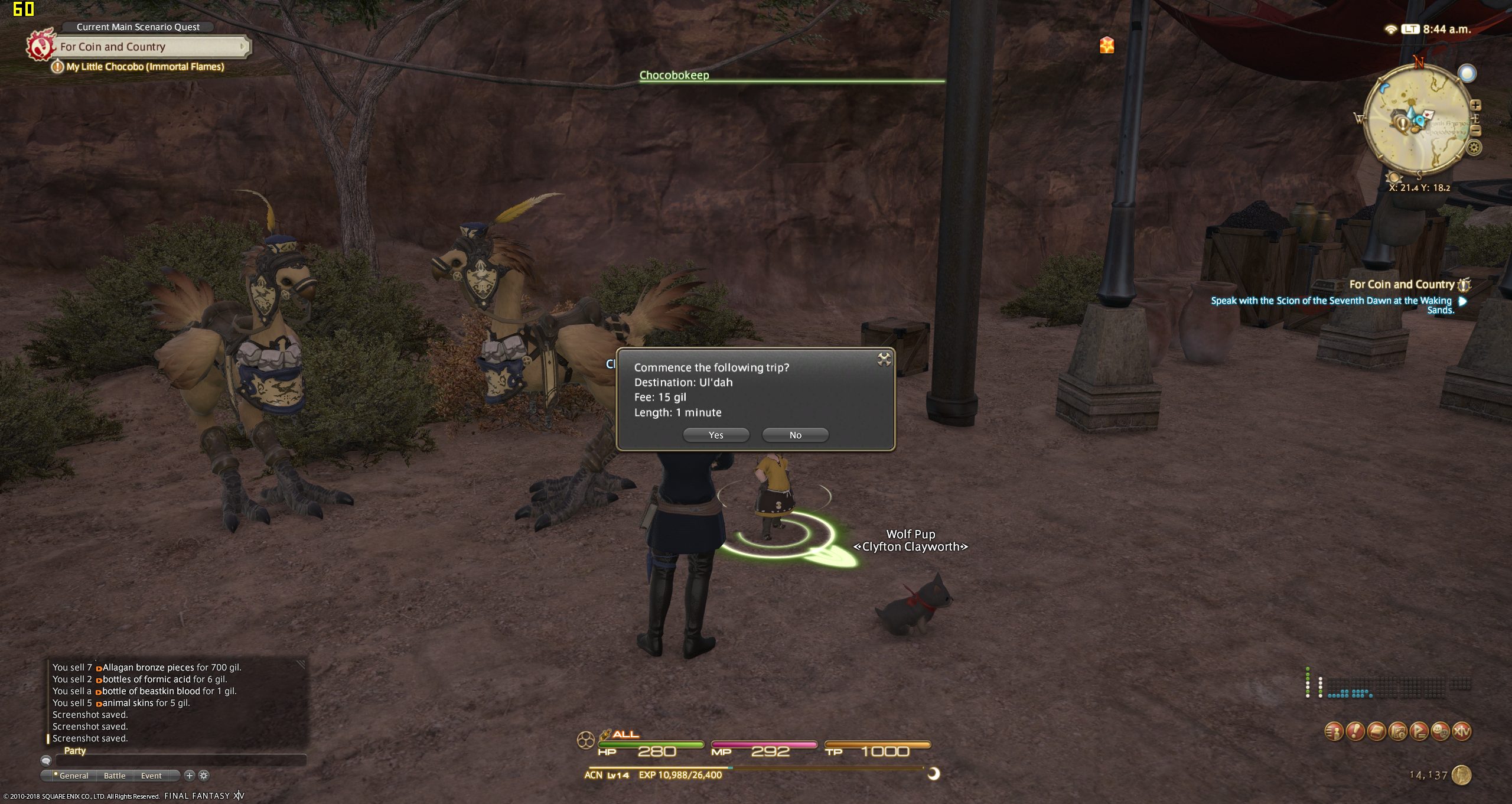
Task: Close the trip confirmation dialog
Action: [884, 359]
